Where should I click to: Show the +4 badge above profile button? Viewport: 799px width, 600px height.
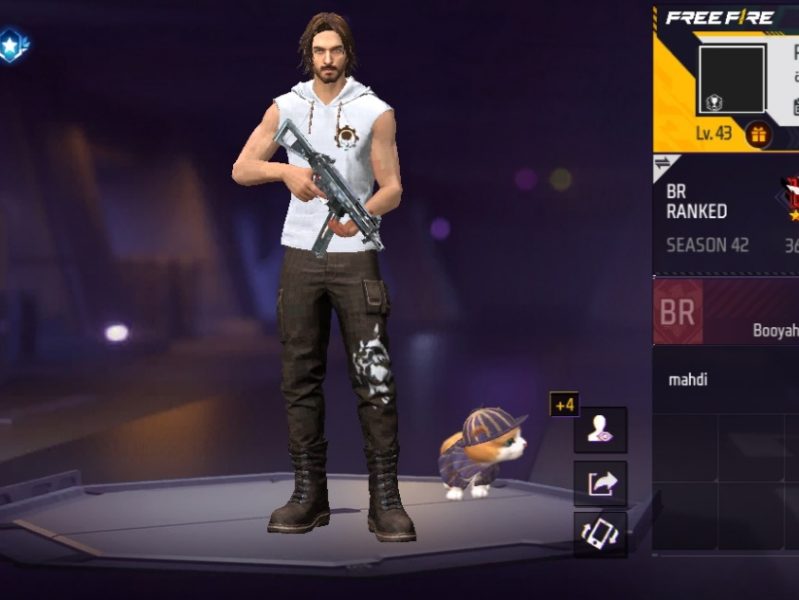[x=564, y=404]
